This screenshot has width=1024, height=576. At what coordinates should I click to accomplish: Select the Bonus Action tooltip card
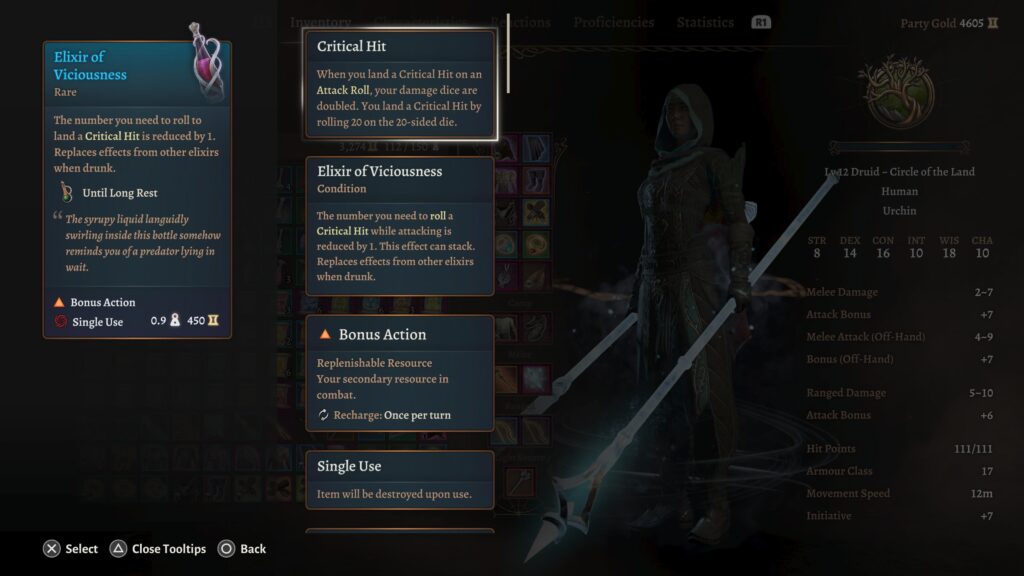399,373
